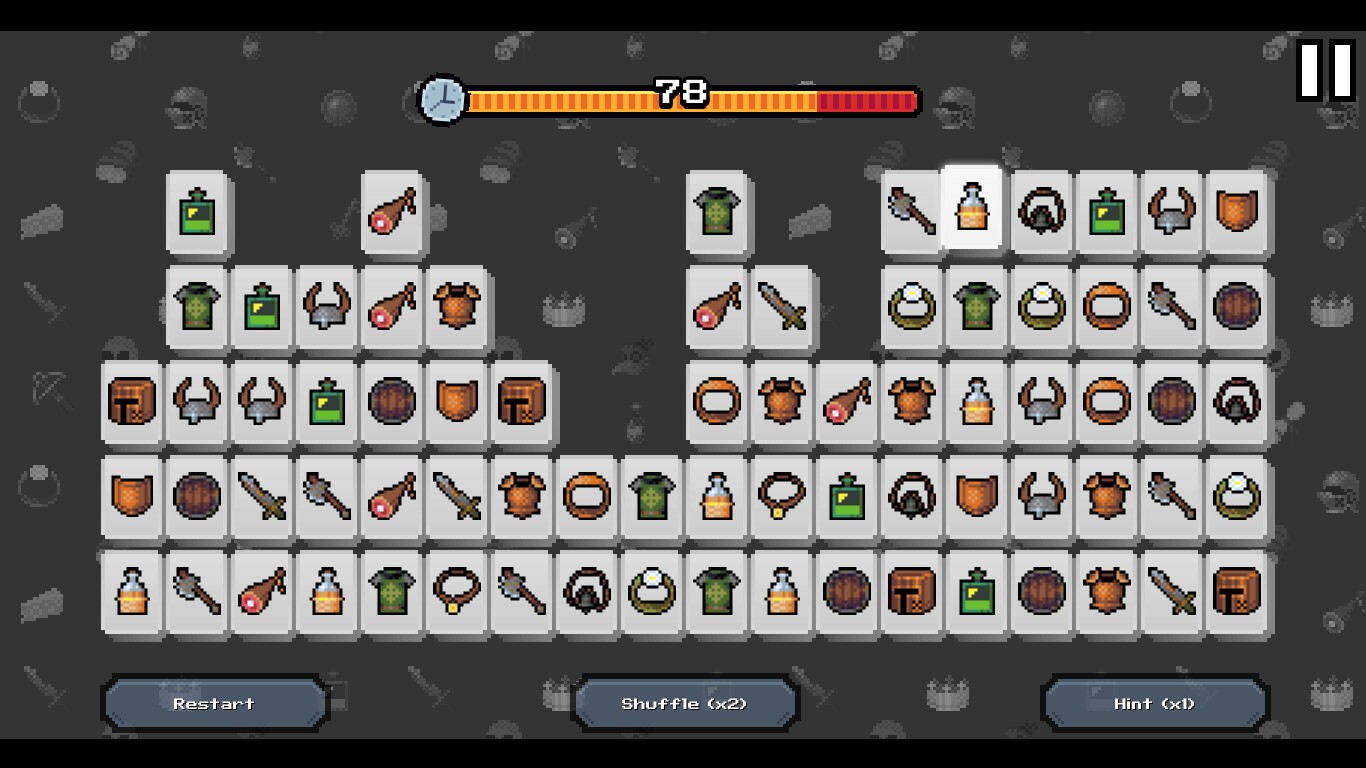Pick a green tunic tile
1366x768 pixels.
[716, 211]
